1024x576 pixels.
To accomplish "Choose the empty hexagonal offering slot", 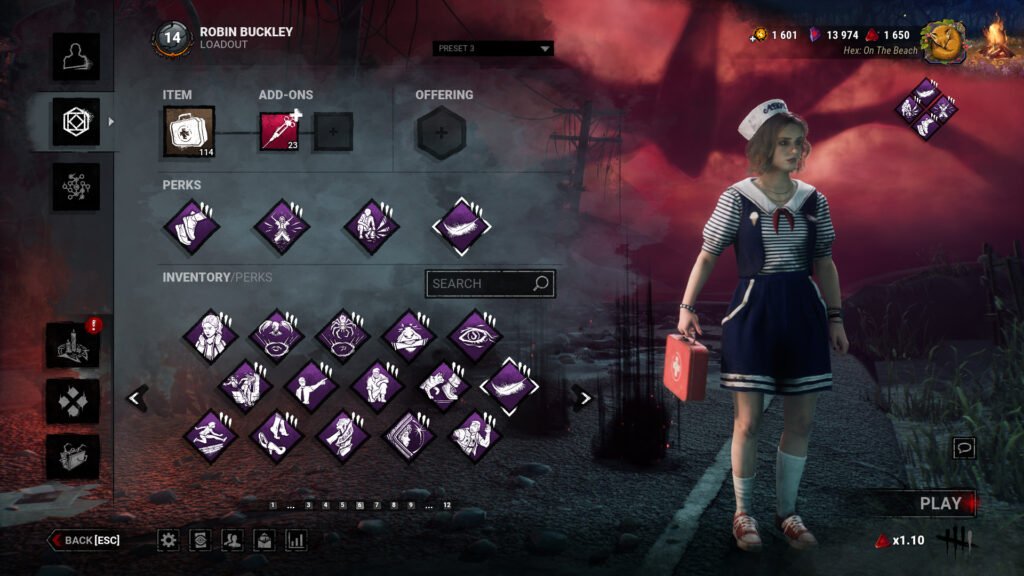I will (x=441, y=132).
